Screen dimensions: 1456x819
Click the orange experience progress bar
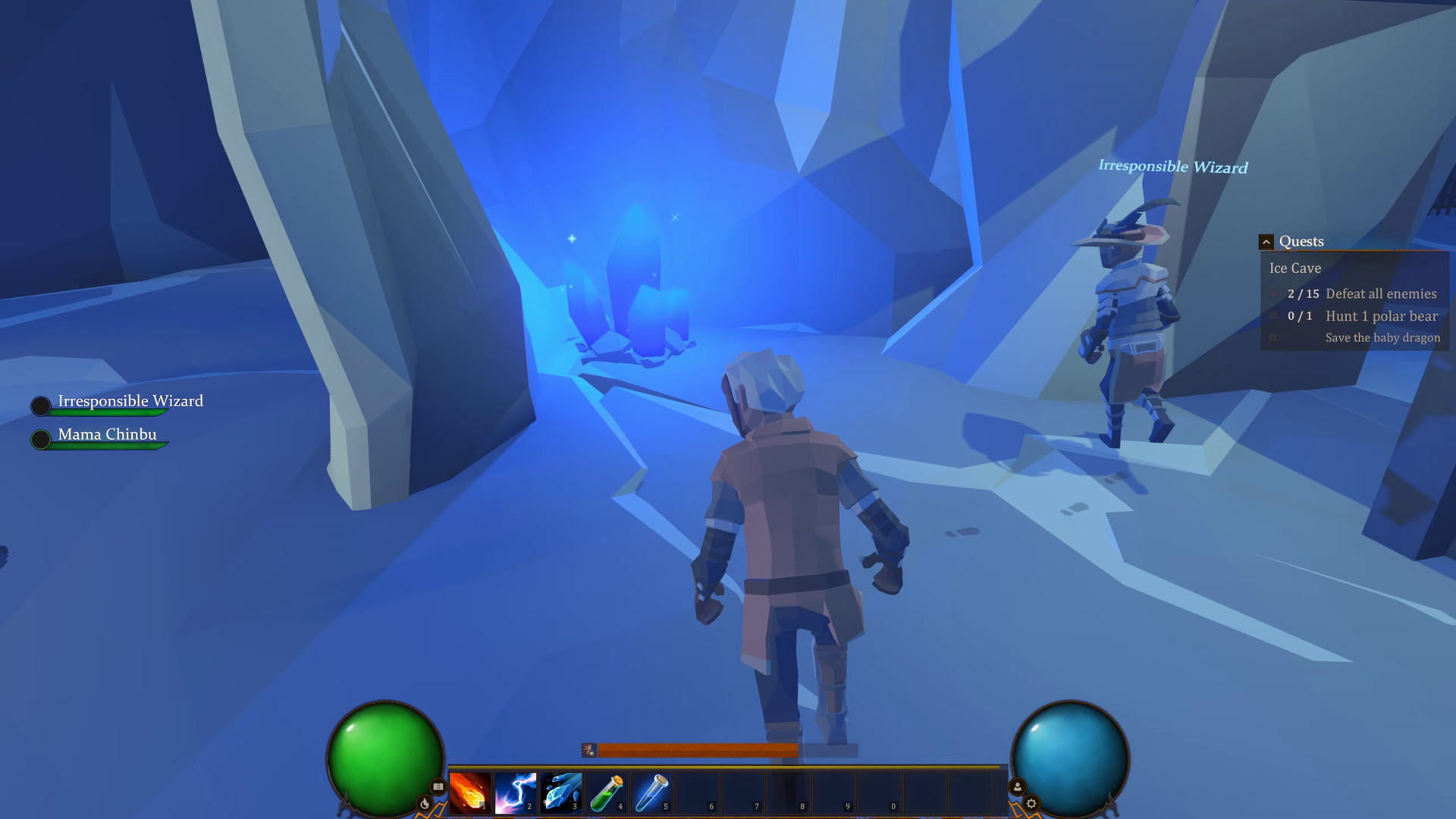point(698,751)
